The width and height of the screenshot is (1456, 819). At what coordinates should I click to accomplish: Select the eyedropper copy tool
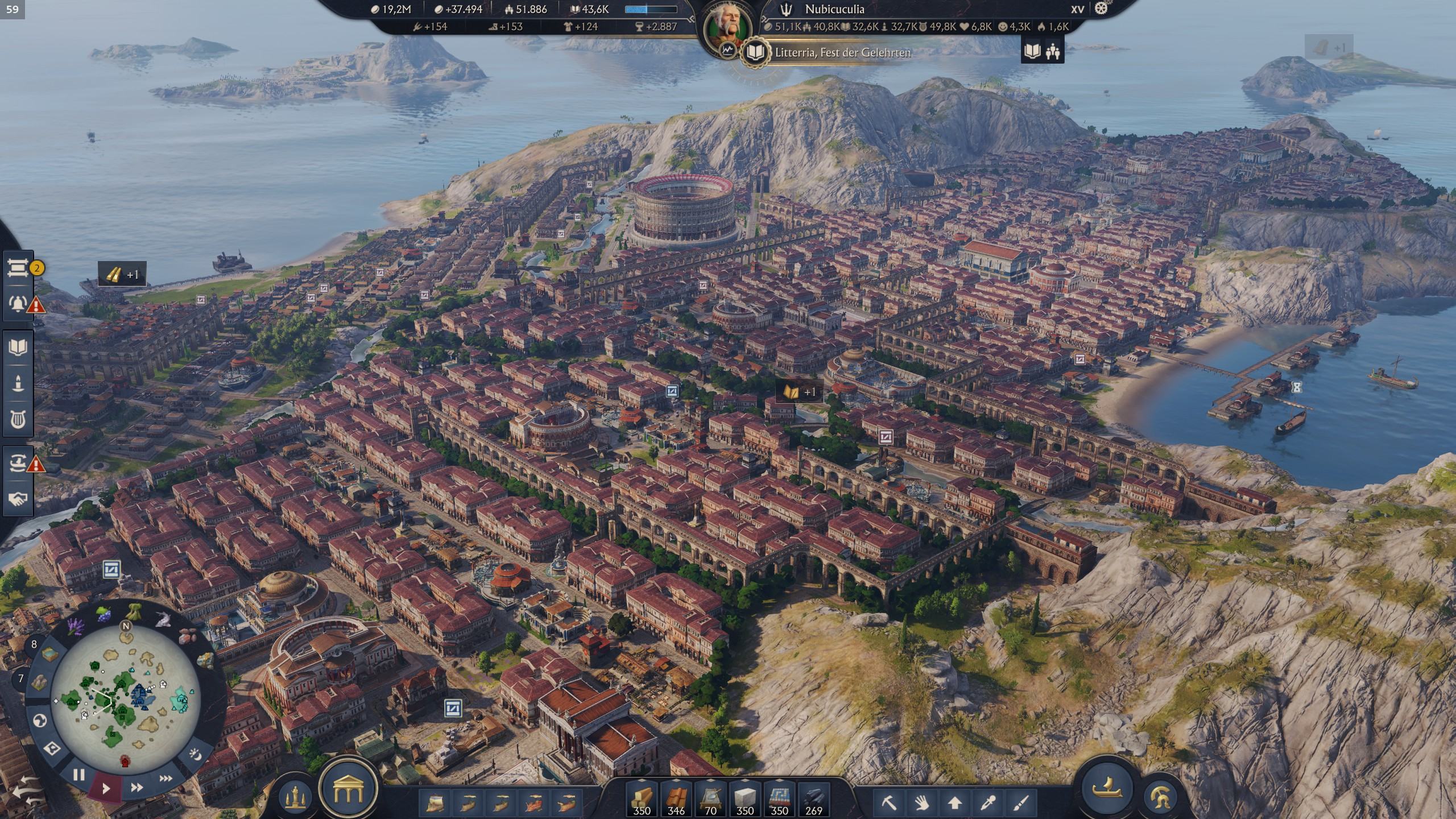coord(988,803)
